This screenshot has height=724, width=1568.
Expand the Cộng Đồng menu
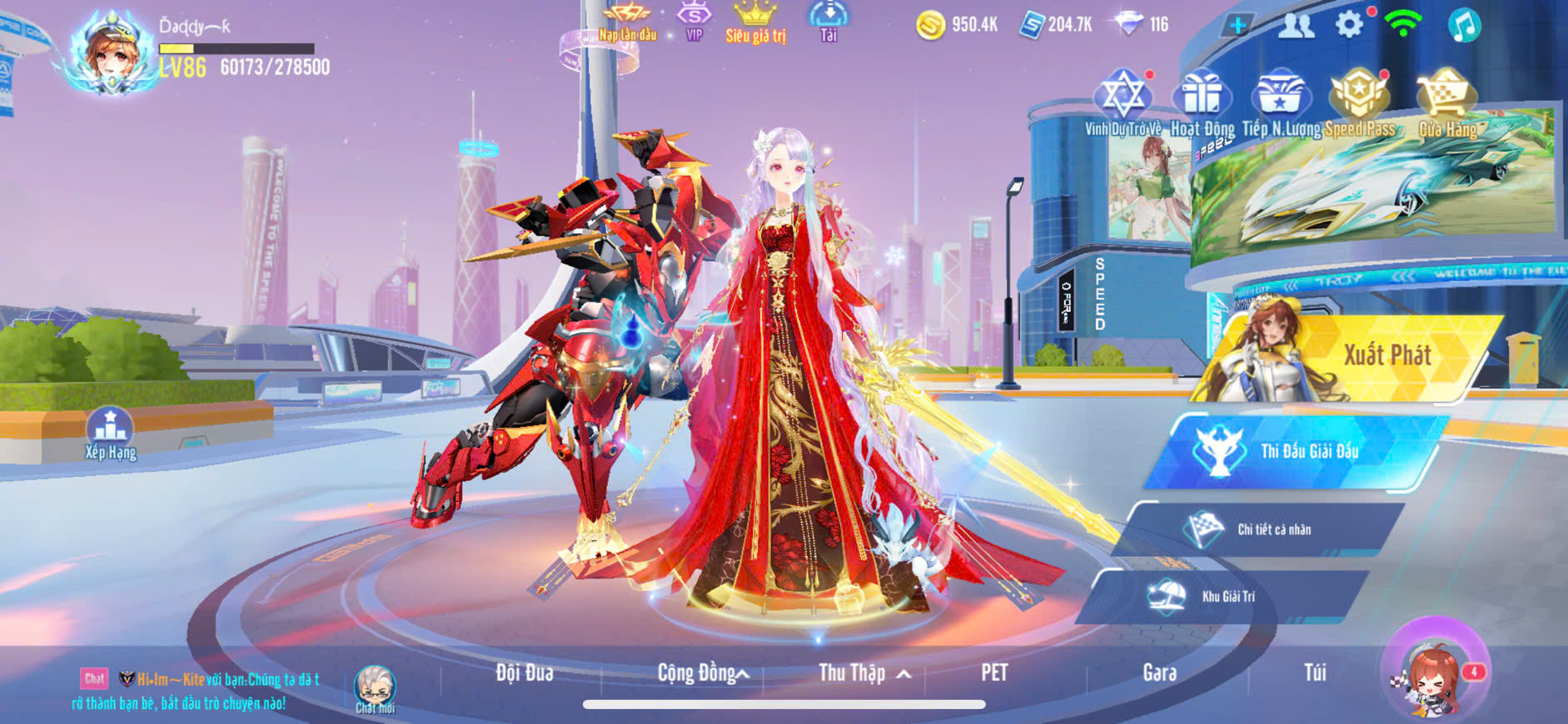click(x=702, y=672)
